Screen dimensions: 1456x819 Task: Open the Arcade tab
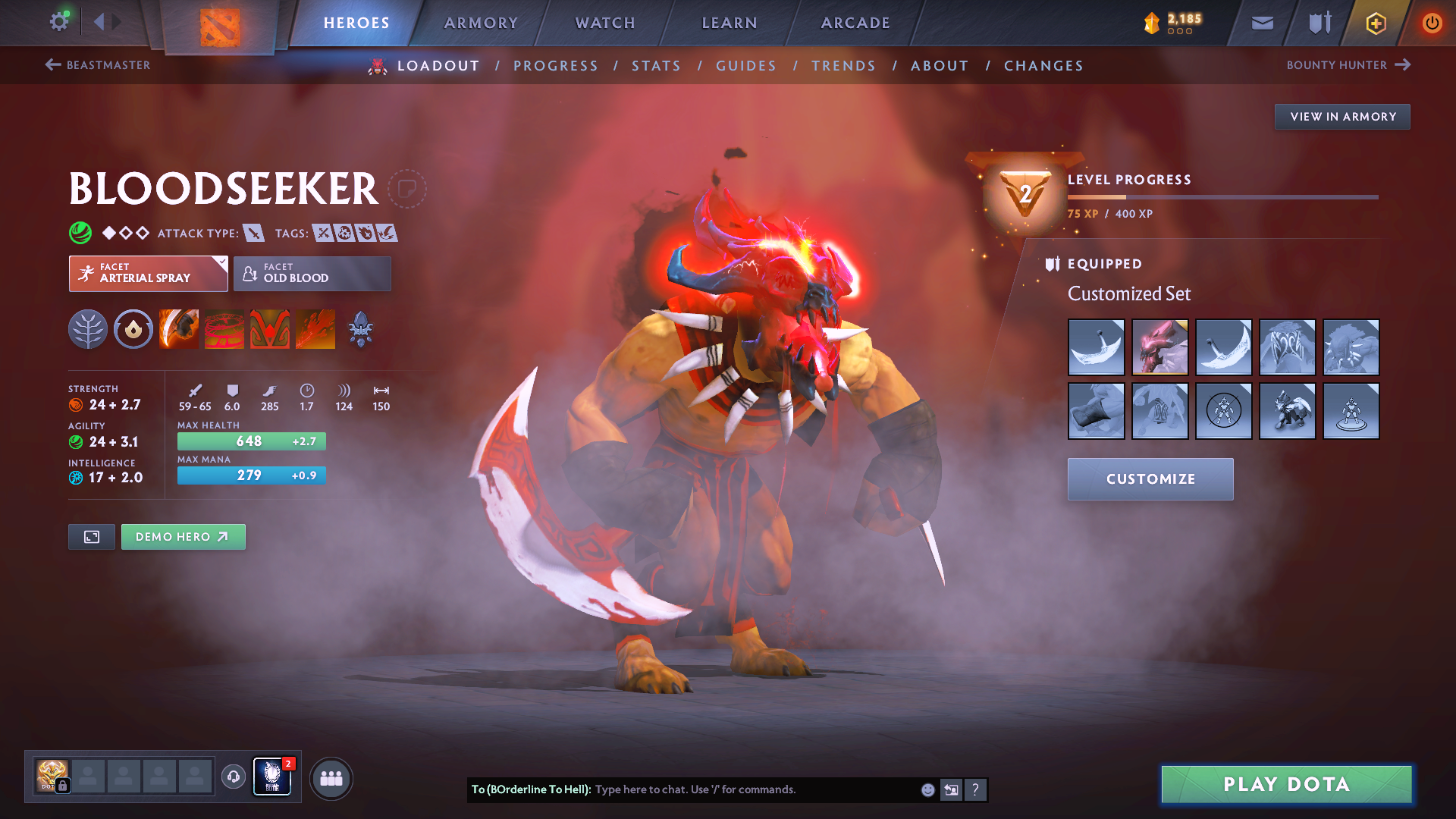coord(855,23)
